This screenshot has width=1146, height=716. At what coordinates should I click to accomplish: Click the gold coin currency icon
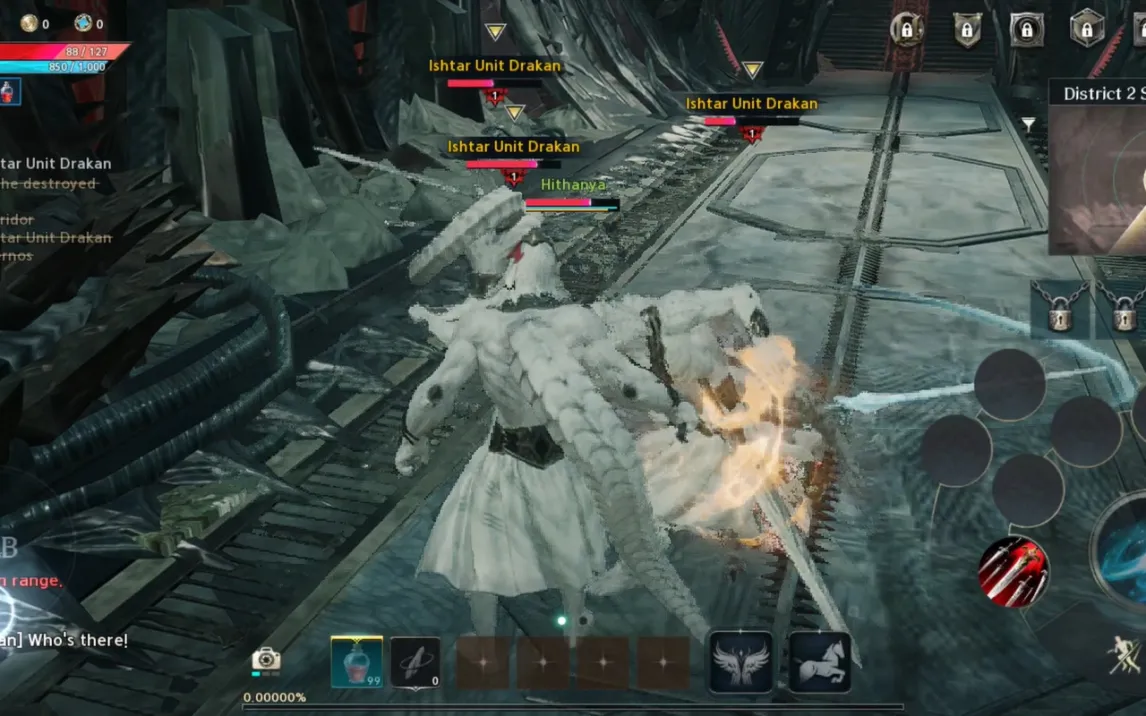(29, 23)
